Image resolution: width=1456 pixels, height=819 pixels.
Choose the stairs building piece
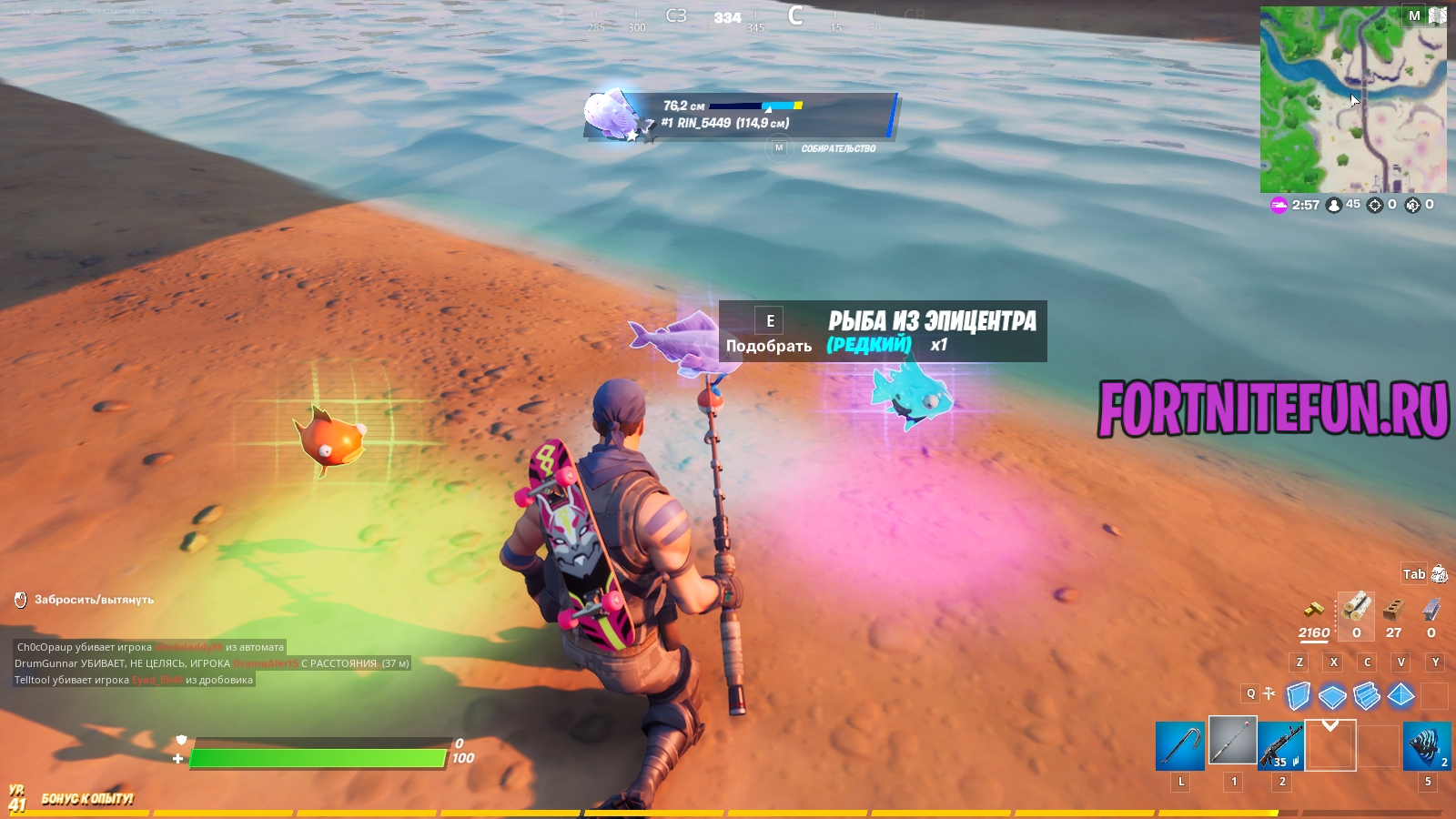tap(1367, 696)
